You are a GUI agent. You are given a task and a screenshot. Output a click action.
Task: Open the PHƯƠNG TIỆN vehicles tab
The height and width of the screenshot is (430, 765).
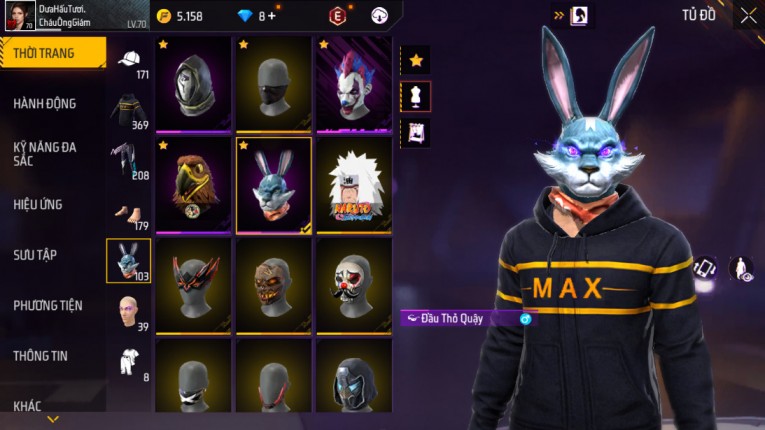point(48,305)
